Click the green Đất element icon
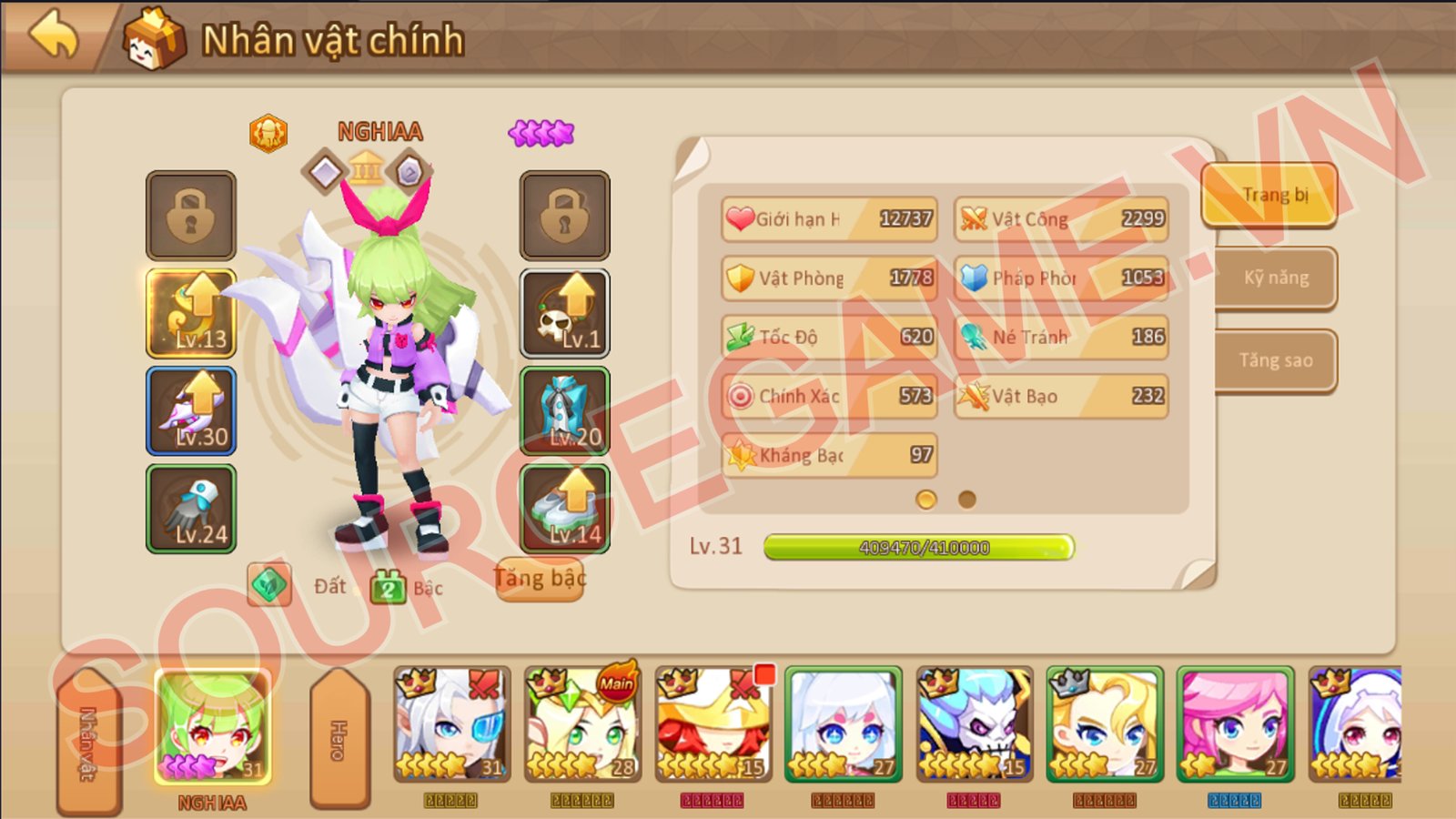 269,584
